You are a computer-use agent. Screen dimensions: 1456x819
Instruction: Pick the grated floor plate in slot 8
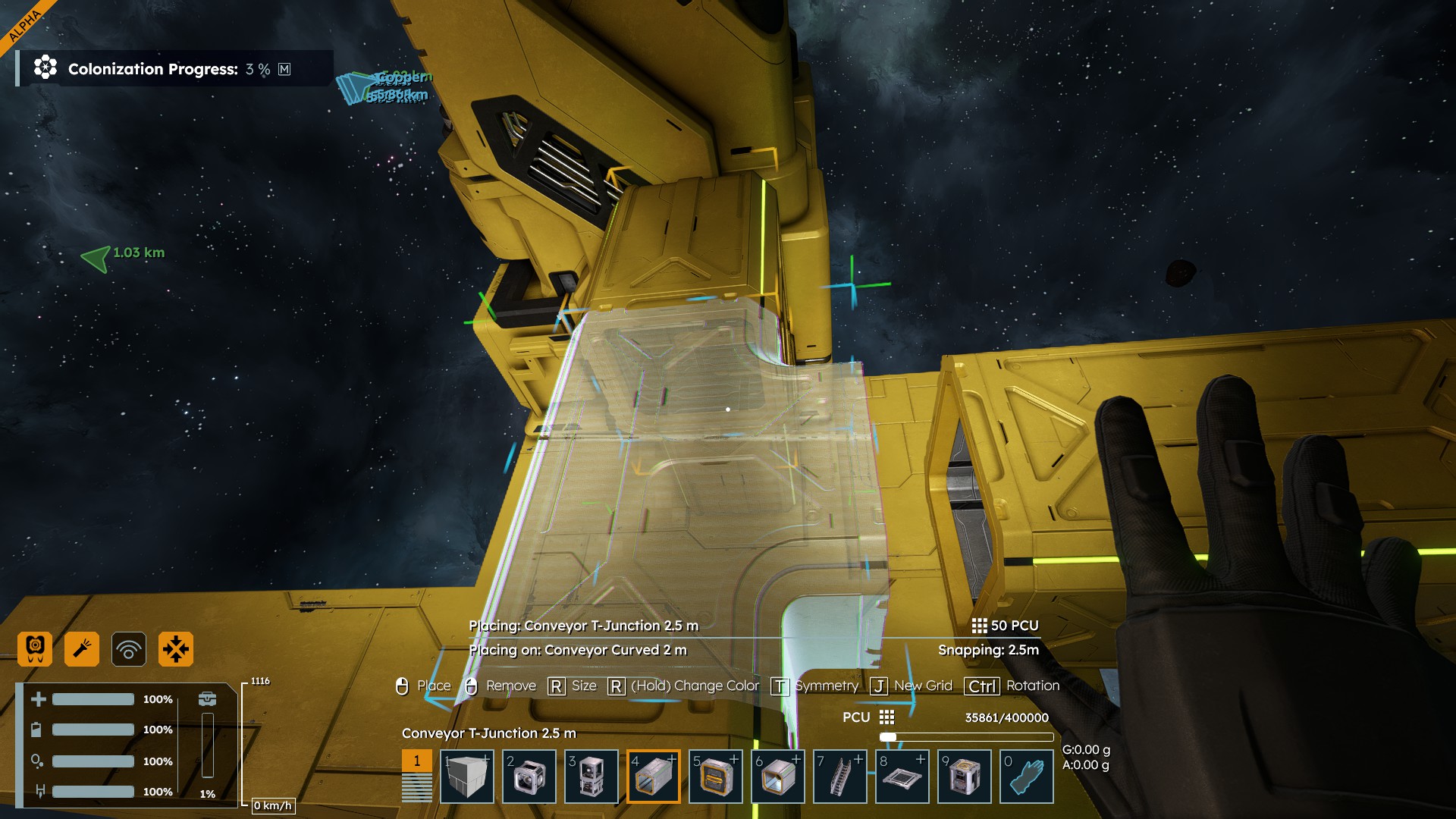coord(902,777)
